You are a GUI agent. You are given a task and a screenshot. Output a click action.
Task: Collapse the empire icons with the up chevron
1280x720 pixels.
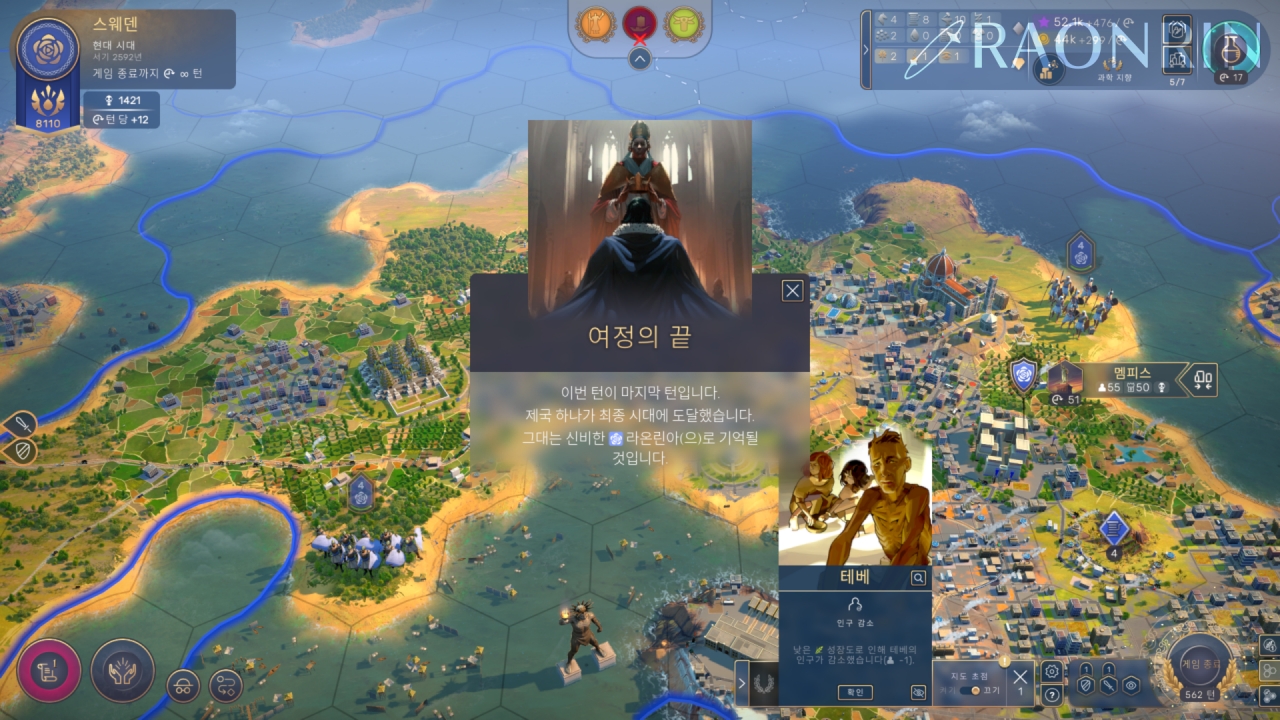click(640, 59)
